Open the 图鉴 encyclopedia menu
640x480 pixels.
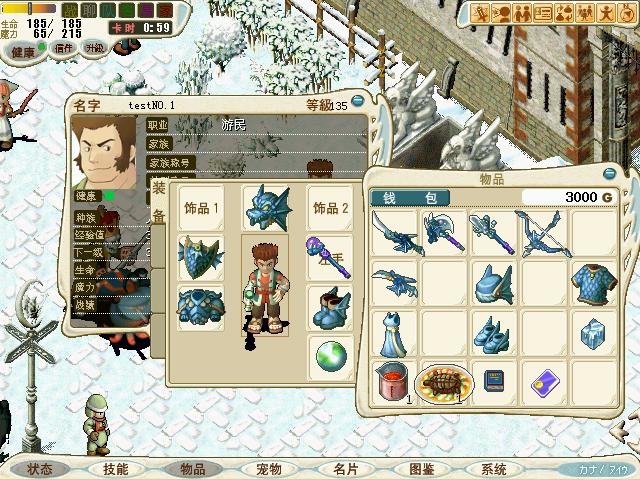tap(420, 469)
